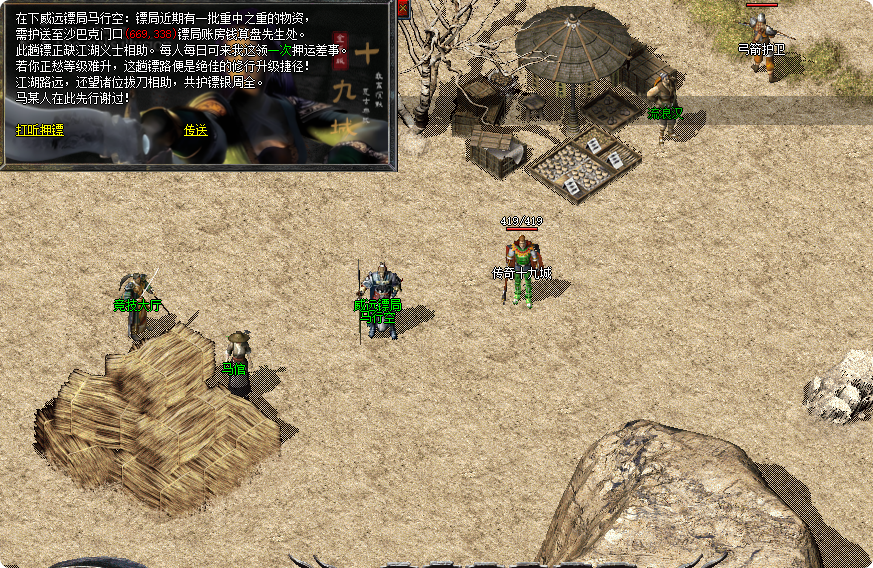Close the NPC dialogue window
Viewport: 873px width, 568px height.
402,9
